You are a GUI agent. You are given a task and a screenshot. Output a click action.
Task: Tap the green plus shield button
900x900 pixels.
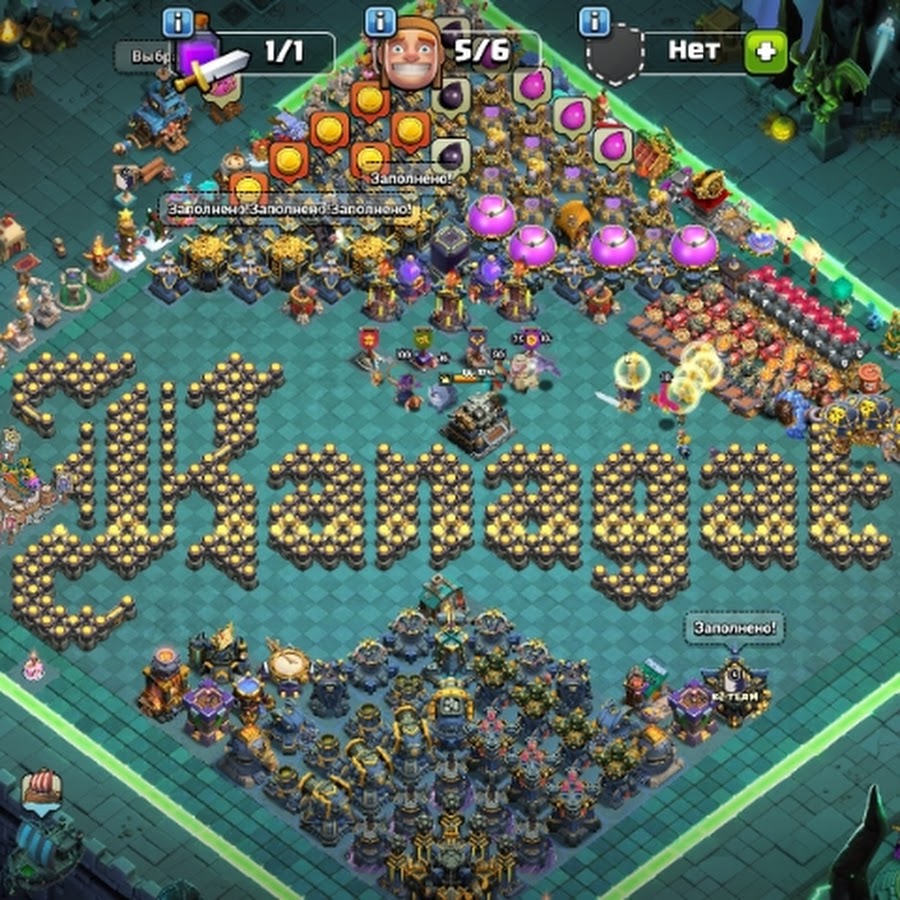point(765,52)
